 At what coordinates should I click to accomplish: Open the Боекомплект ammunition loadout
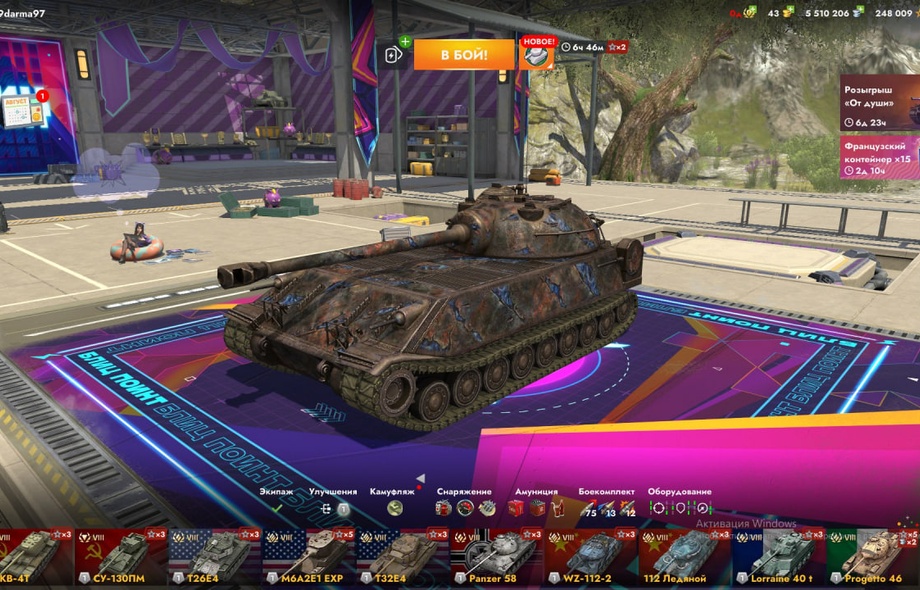[606, 501]
